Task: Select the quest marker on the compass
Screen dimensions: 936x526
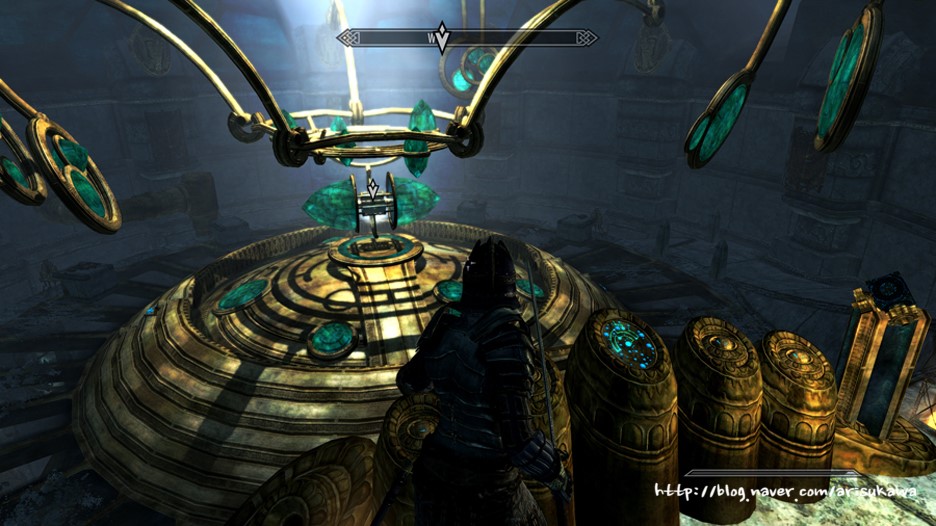Action: click(x=442, y=38)
